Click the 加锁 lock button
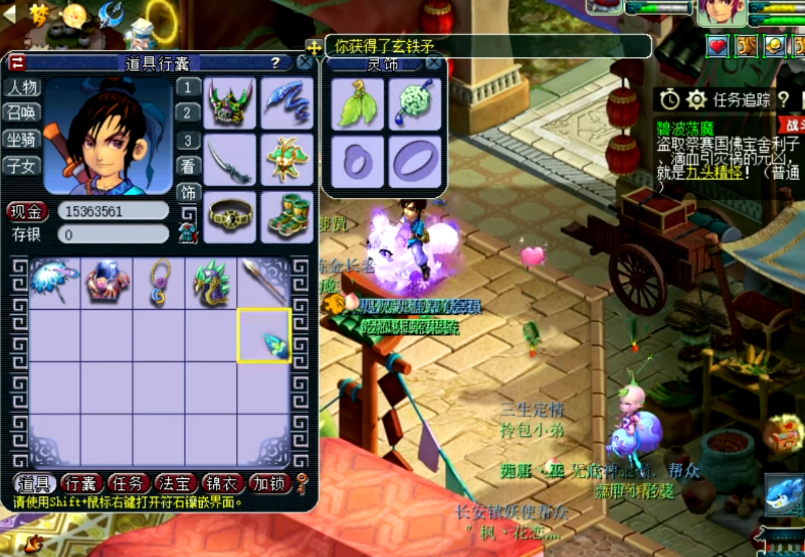The width and height of the screenshot is (805, 557). pyautogui.click(x=270, y=483)
